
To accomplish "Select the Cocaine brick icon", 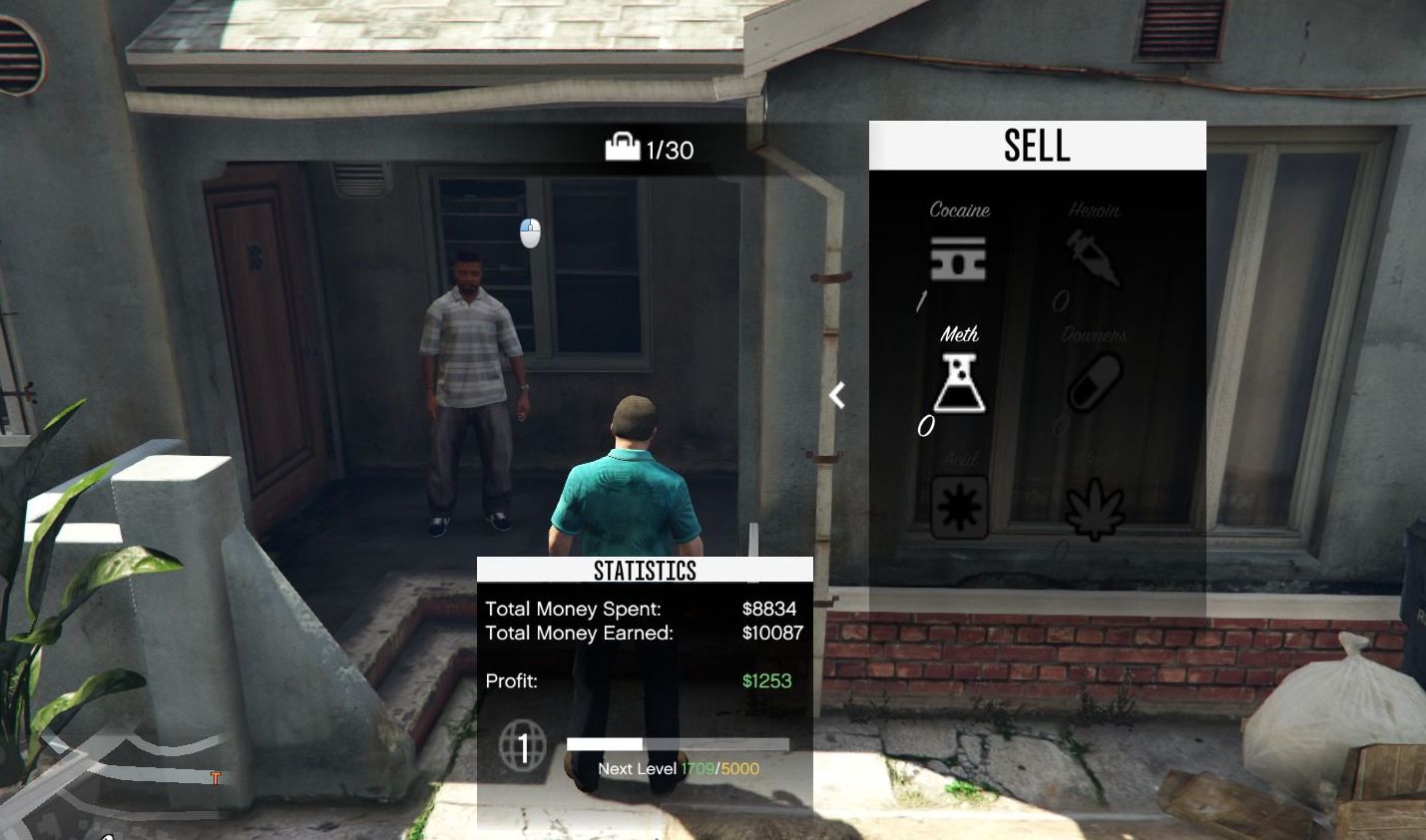I will (x=958, y=258).
